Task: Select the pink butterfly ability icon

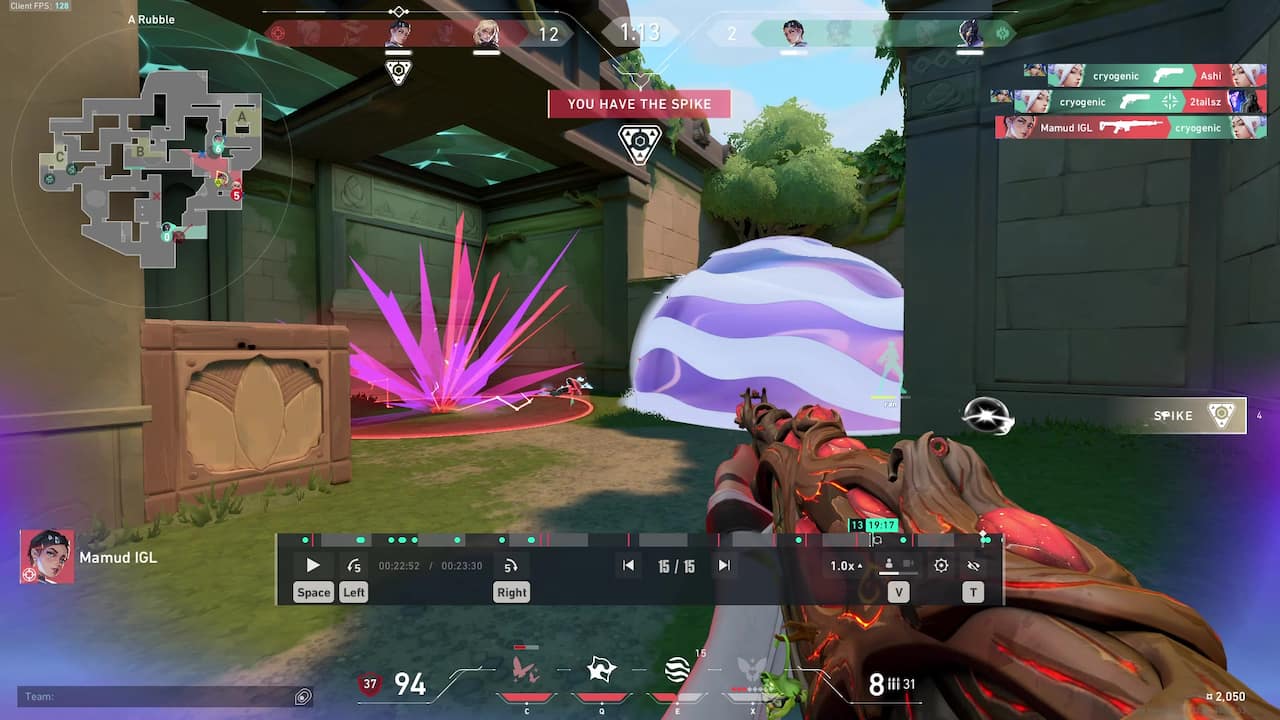Action: tap(526, 671)
